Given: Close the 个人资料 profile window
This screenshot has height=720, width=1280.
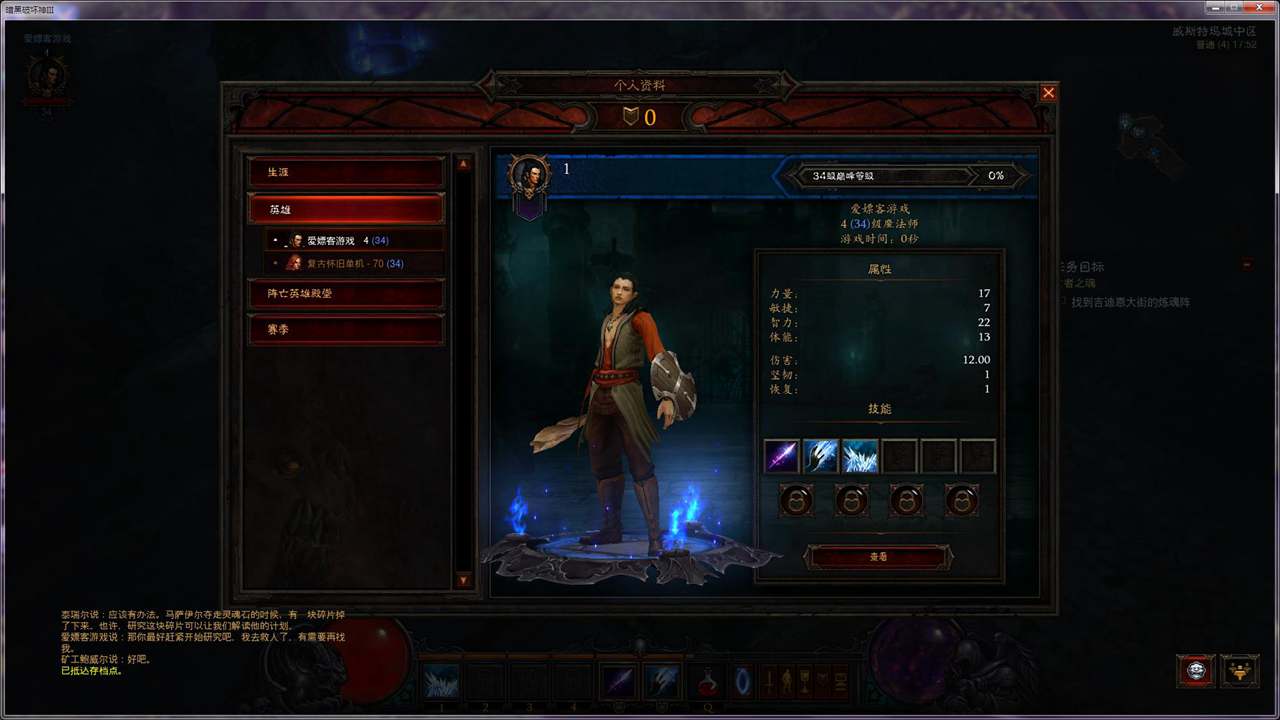Looking at the screenshot, I should click(1048, 93).
